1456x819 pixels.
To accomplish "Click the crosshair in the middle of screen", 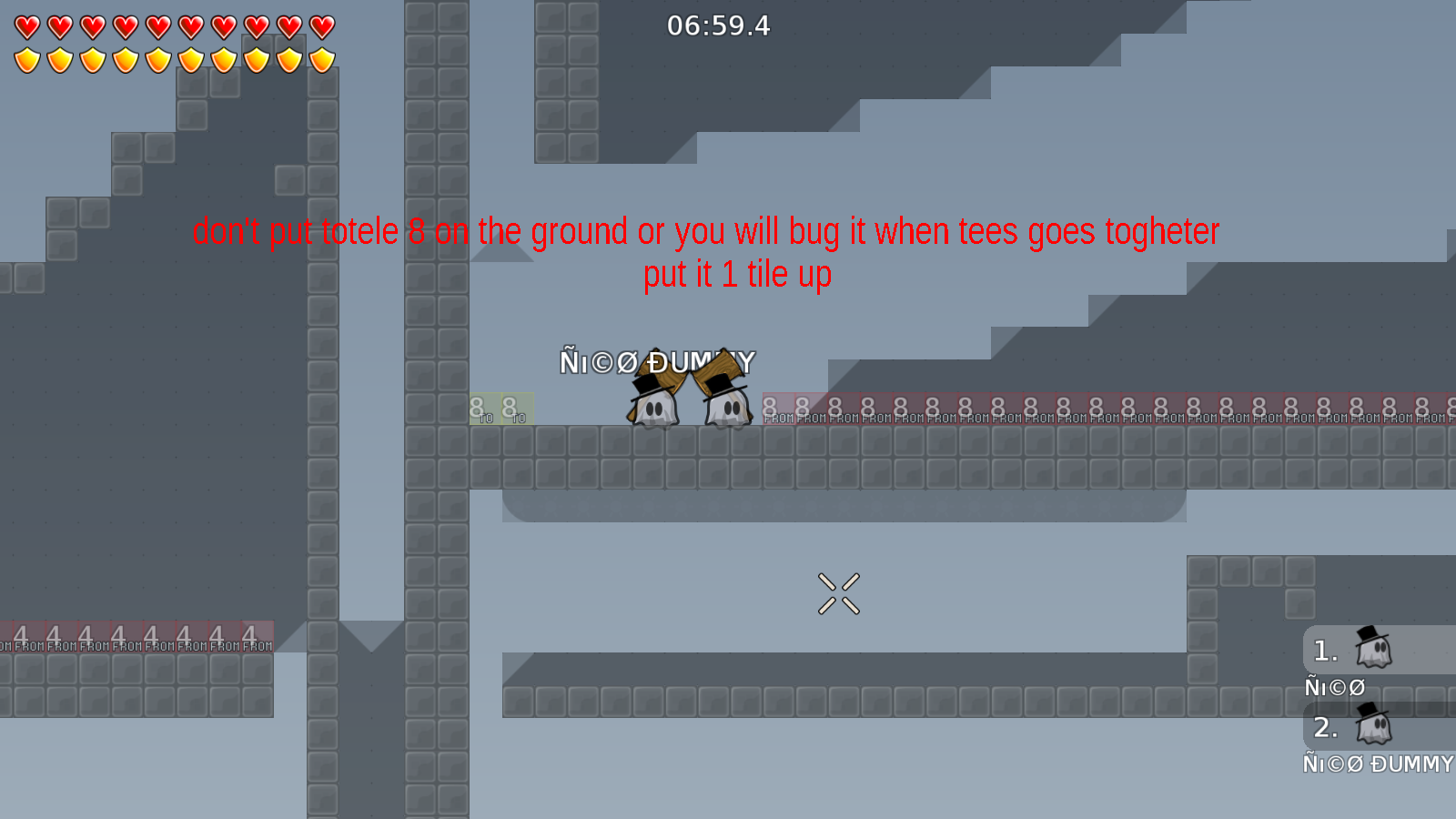I will click(840, 593).
